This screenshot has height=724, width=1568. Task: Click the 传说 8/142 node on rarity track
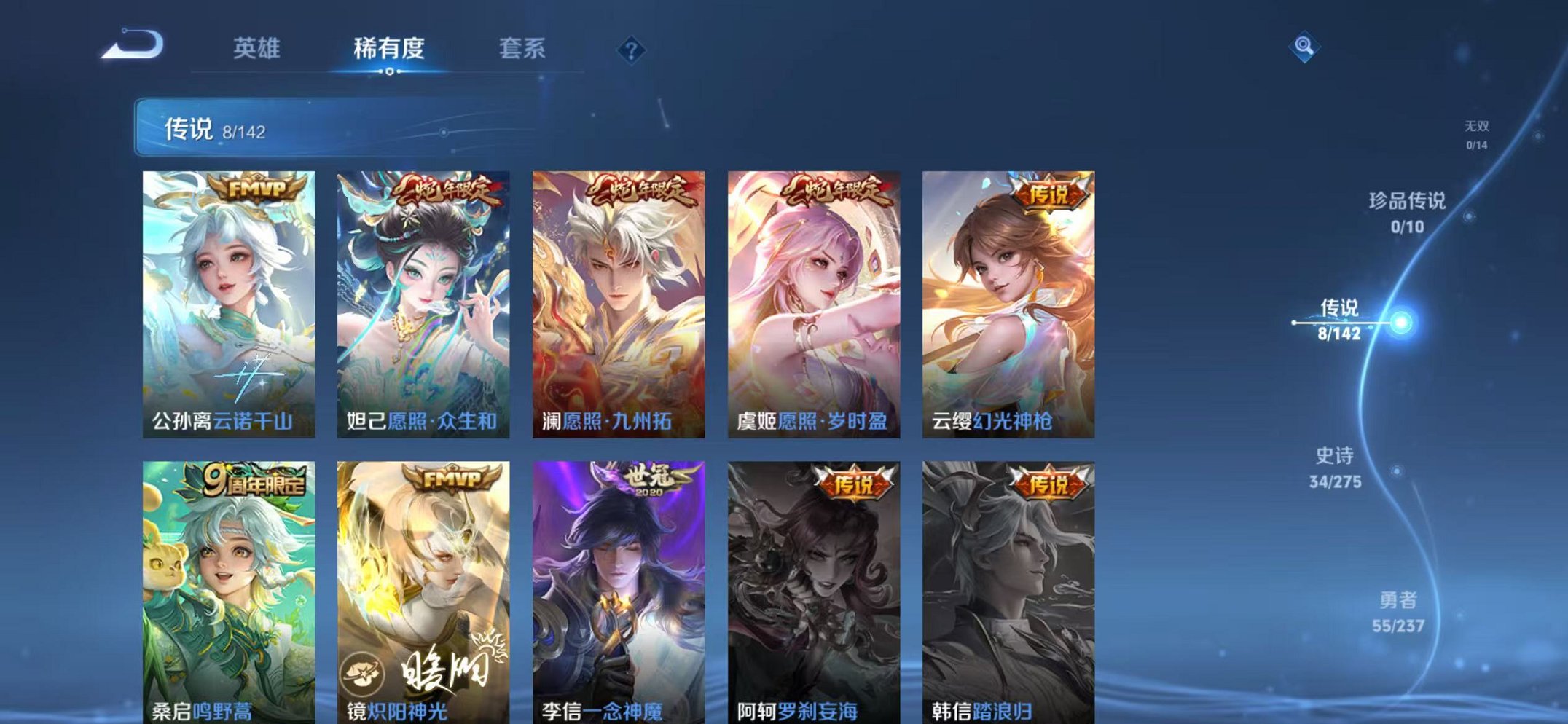pyautogui.click(x=1401, y=324)
